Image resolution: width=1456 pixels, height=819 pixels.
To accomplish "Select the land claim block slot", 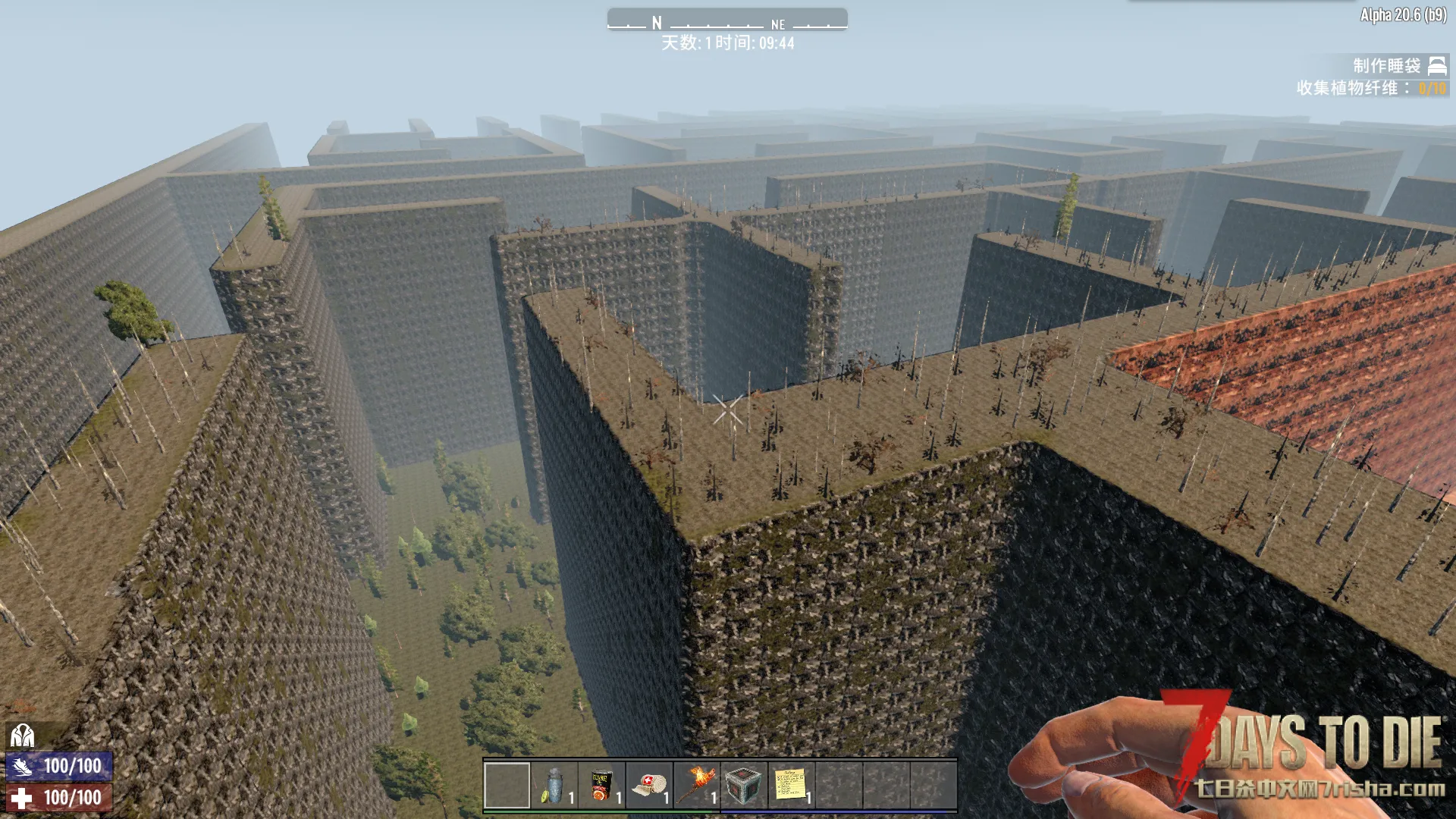I will [744, 785].
